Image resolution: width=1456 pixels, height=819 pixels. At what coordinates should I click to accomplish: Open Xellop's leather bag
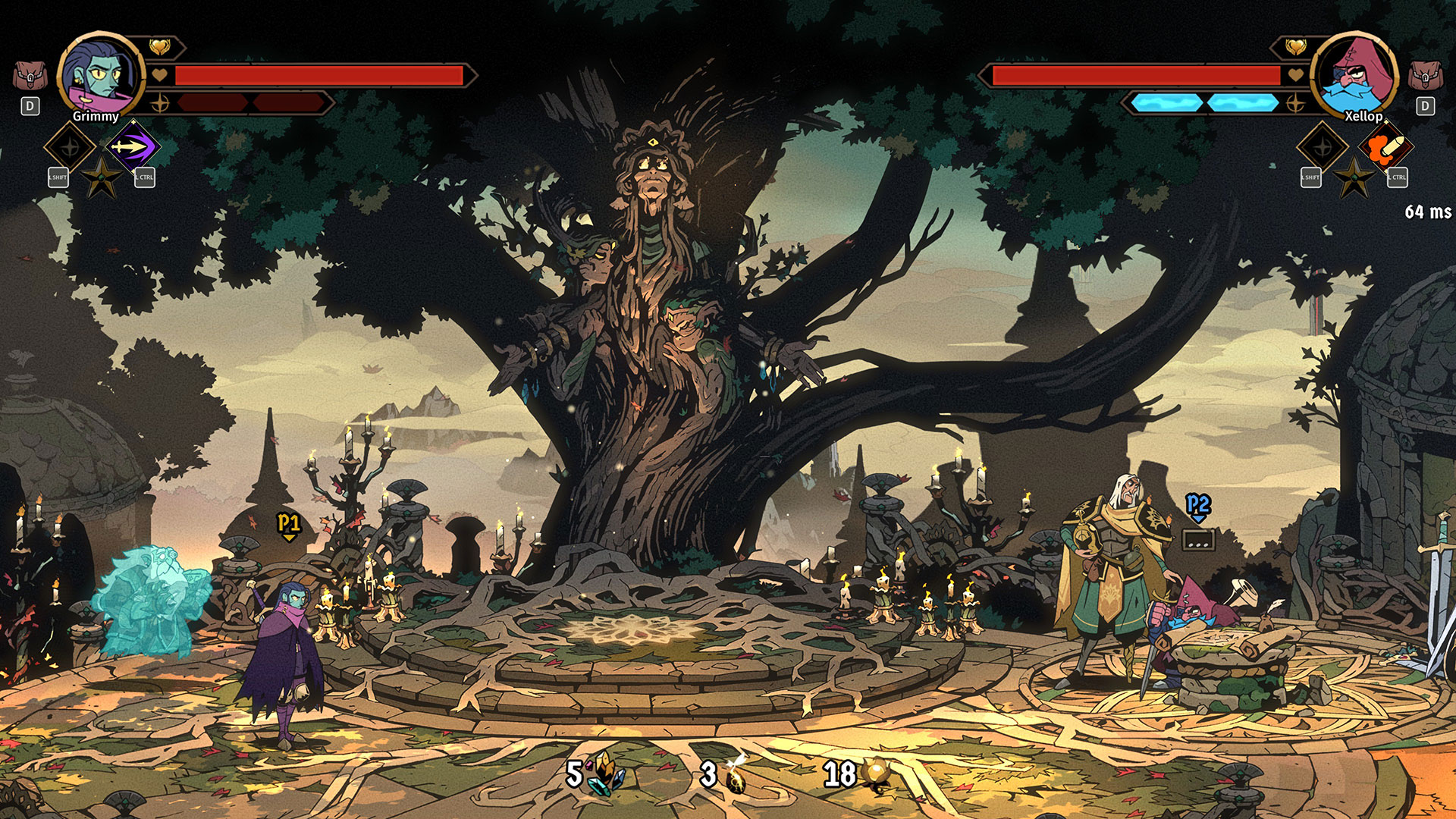pos(1425,76)
